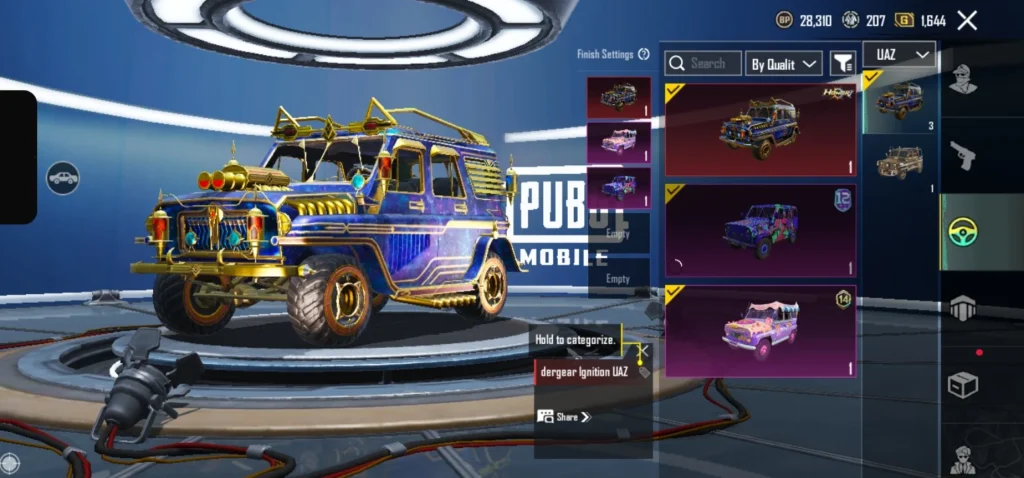Click the car icon button beside the showroom
1024x478 pixels.
point(62,177)
